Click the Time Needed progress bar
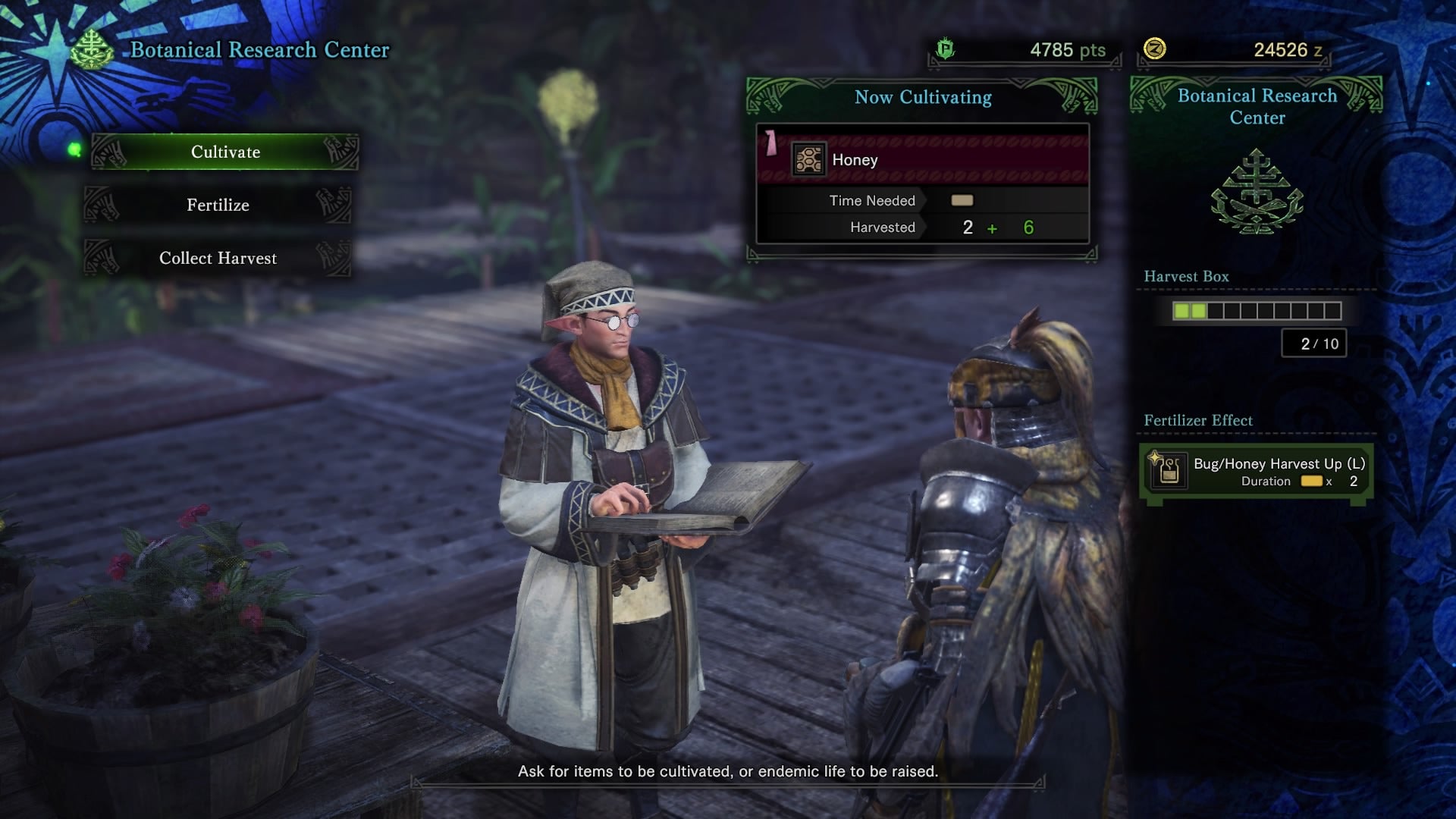 click(960, 200)
